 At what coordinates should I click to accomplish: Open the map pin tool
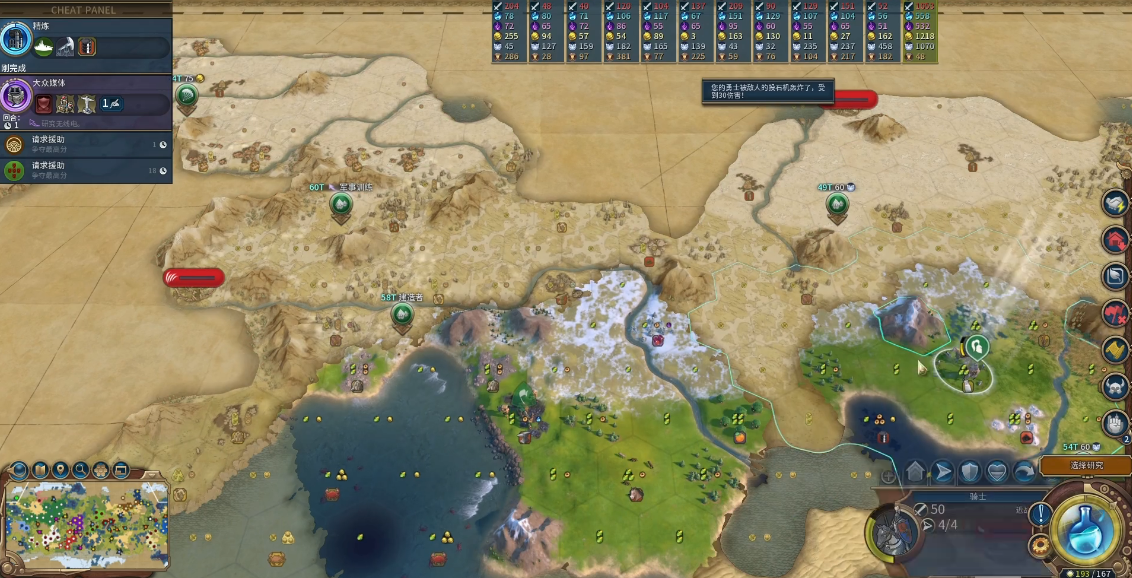click(61, 469)
